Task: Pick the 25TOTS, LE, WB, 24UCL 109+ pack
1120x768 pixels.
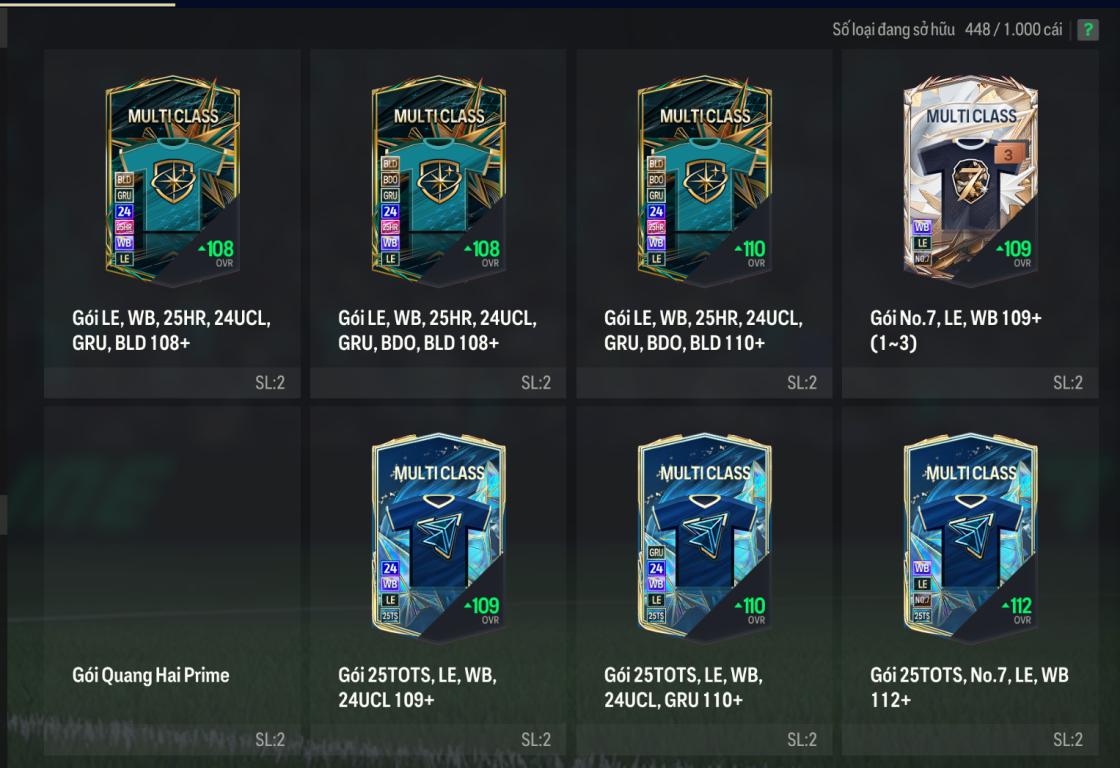Action: [x=438, y=580]
